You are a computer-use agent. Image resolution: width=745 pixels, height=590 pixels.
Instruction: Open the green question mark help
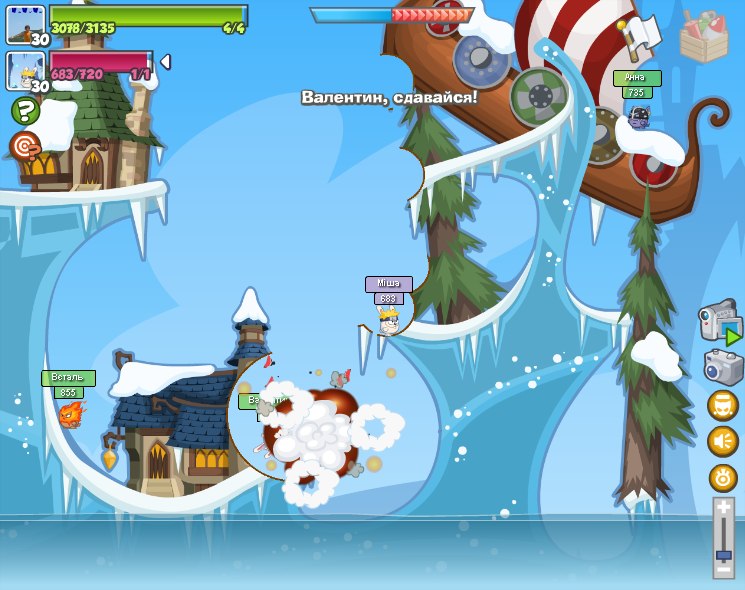click(x=26, y=111)
